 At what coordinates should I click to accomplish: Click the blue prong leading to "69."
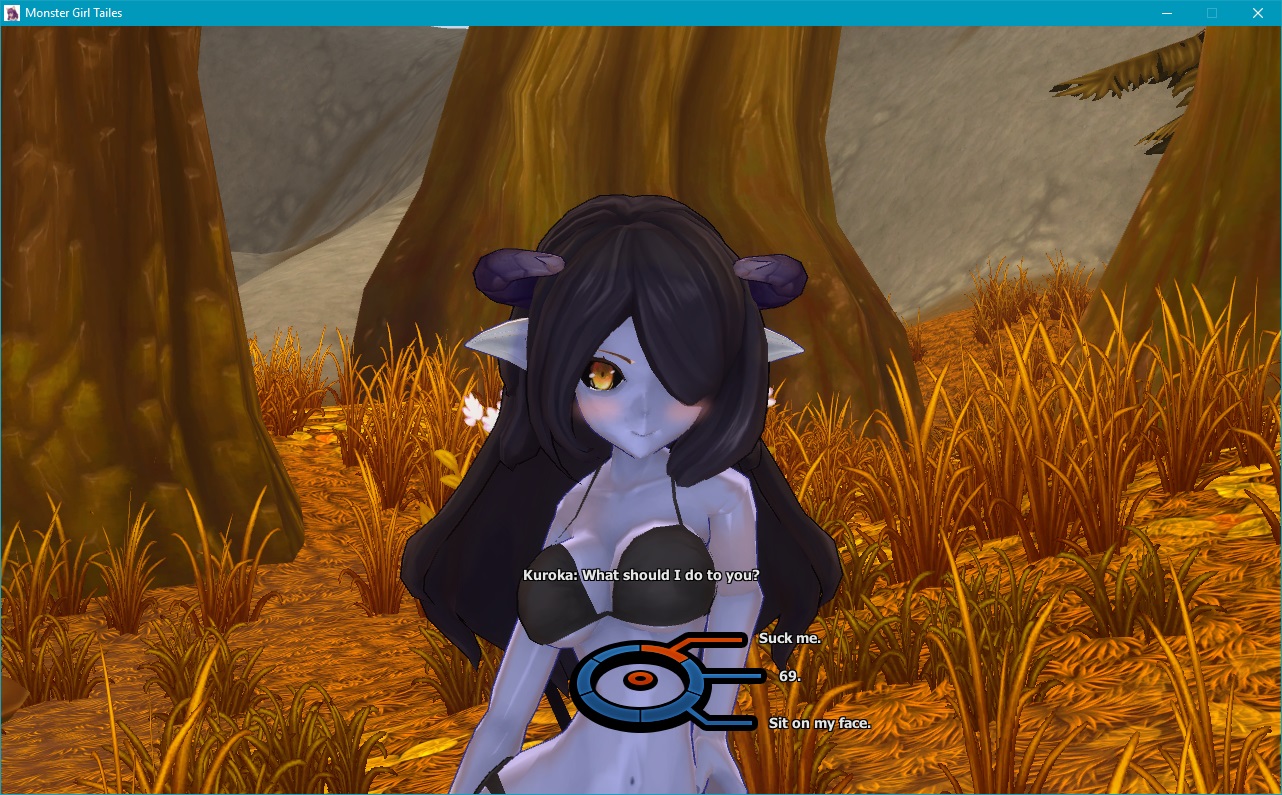point(729,675)
